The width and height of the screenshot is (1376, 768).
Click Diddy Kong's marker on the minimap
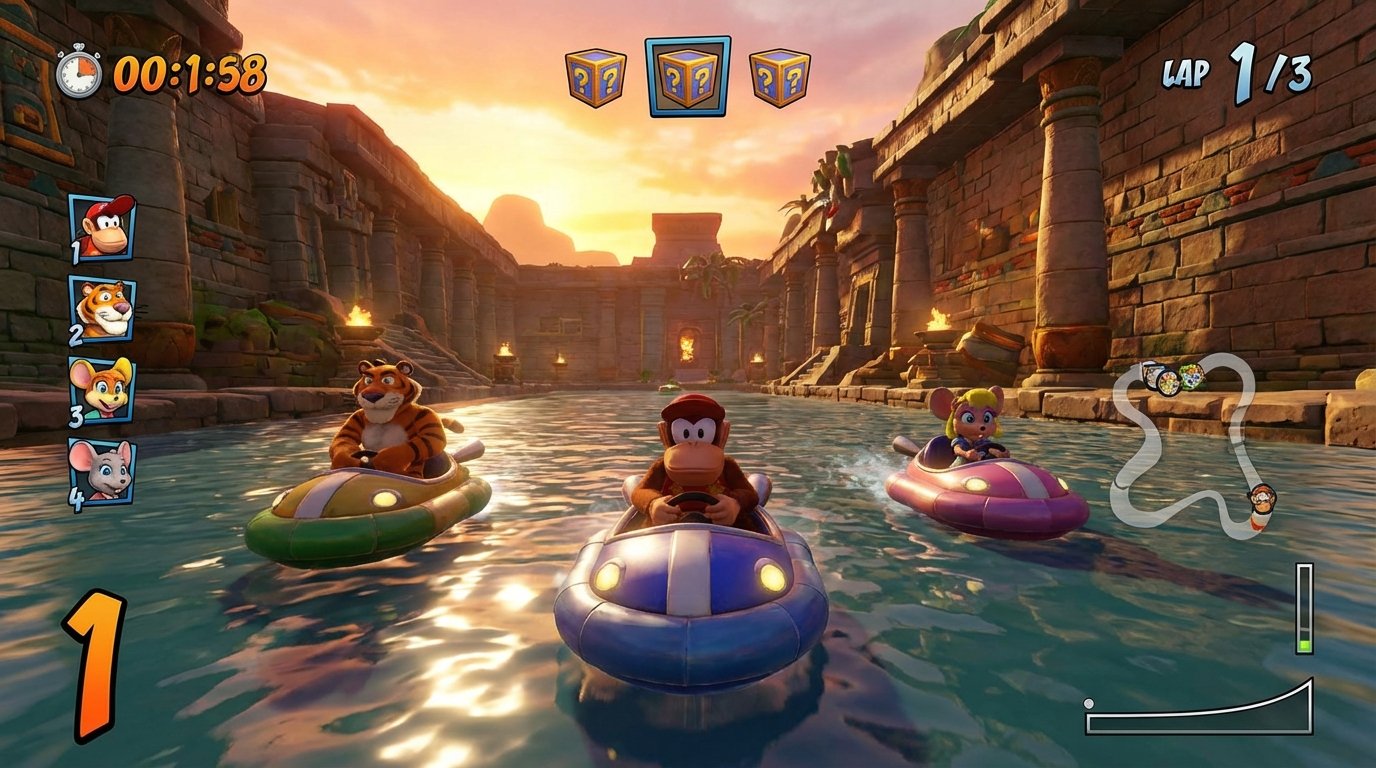click(x=1262, y=499)
